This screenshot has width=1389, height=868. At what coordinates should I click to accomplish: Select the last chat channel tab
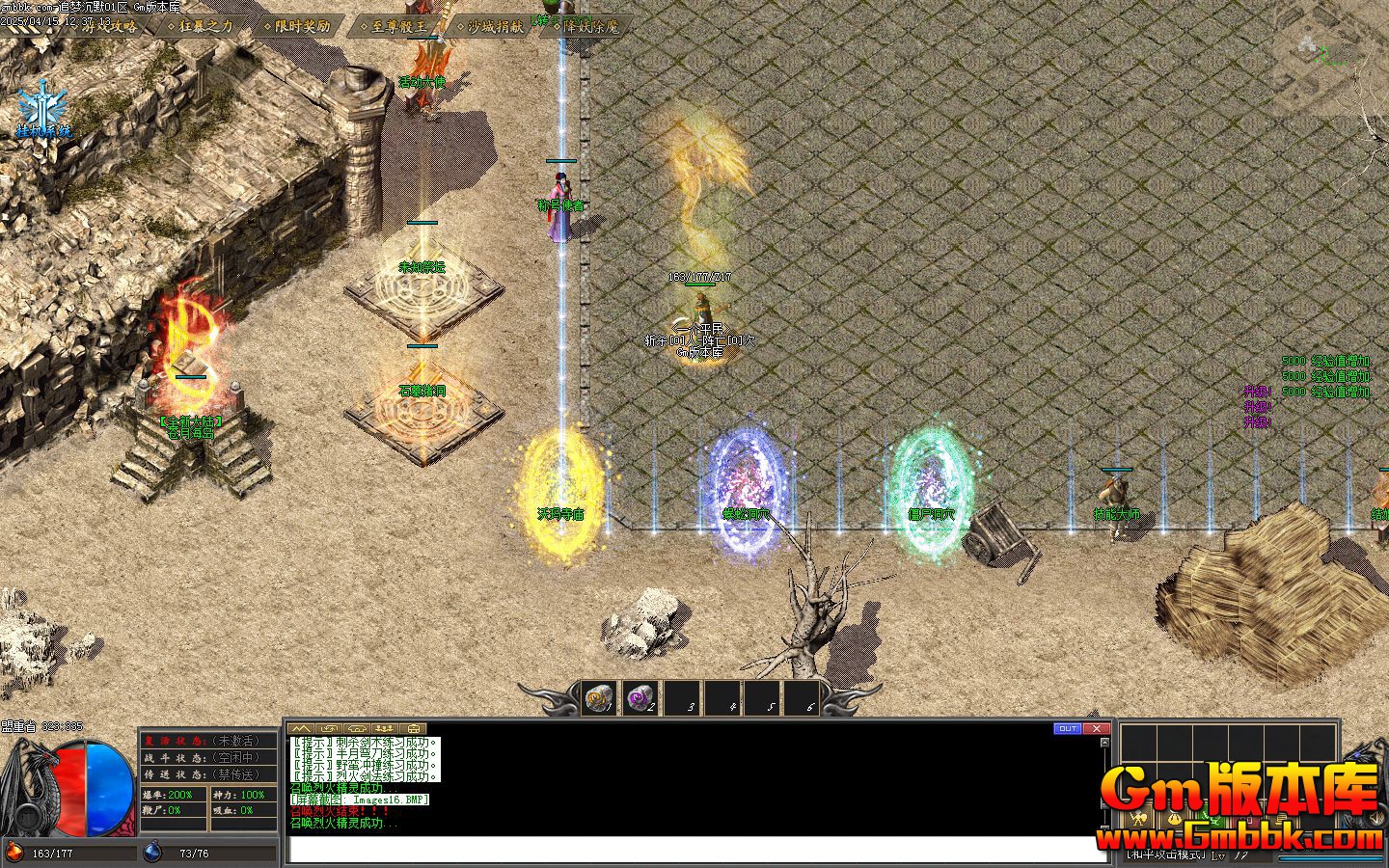click(x=415, y=728)
